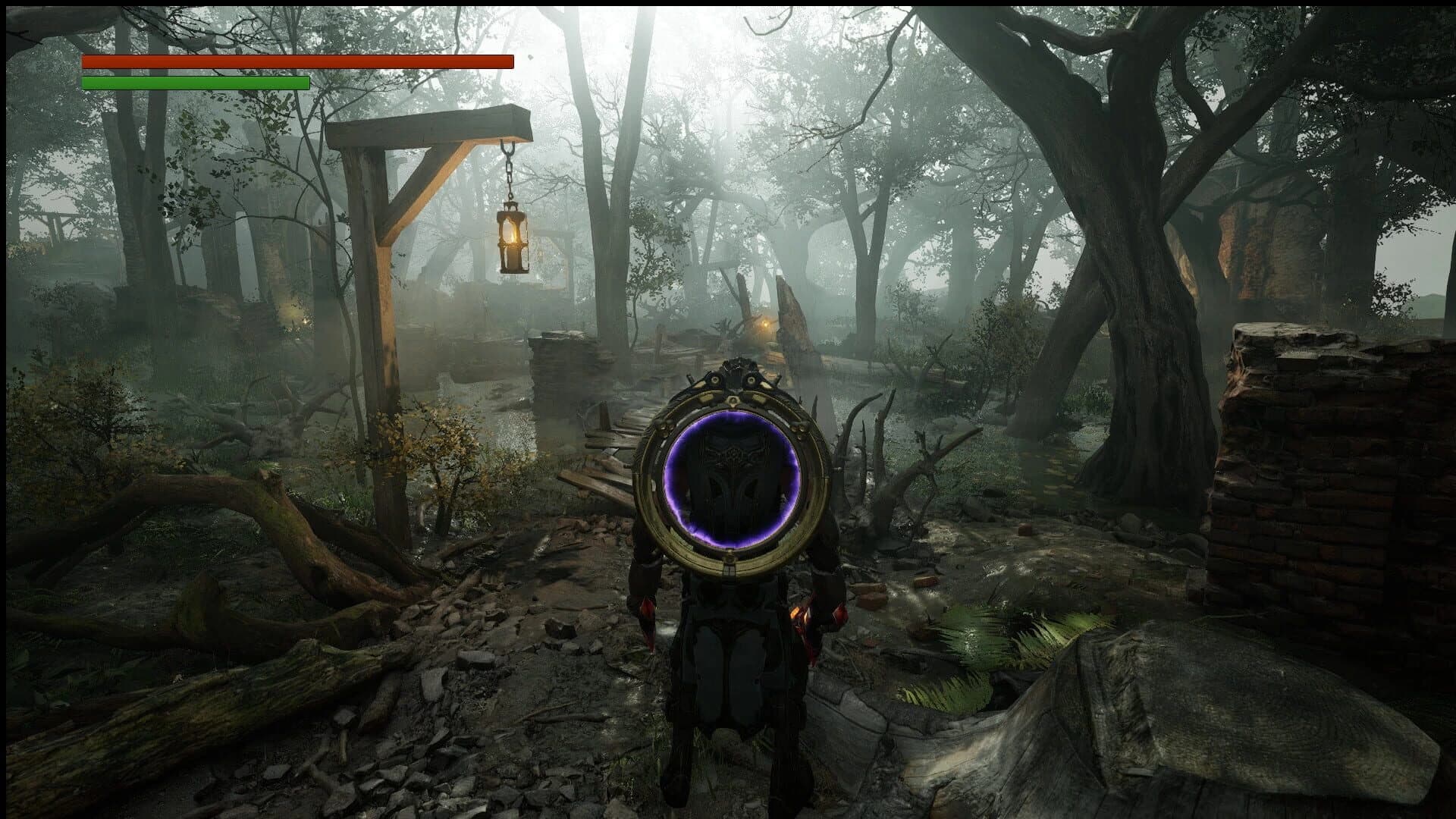Select the glowing lantern hanging from the gallows
Screen dimensions: 1456x819
pyautogui.click(x=513, y=239)
